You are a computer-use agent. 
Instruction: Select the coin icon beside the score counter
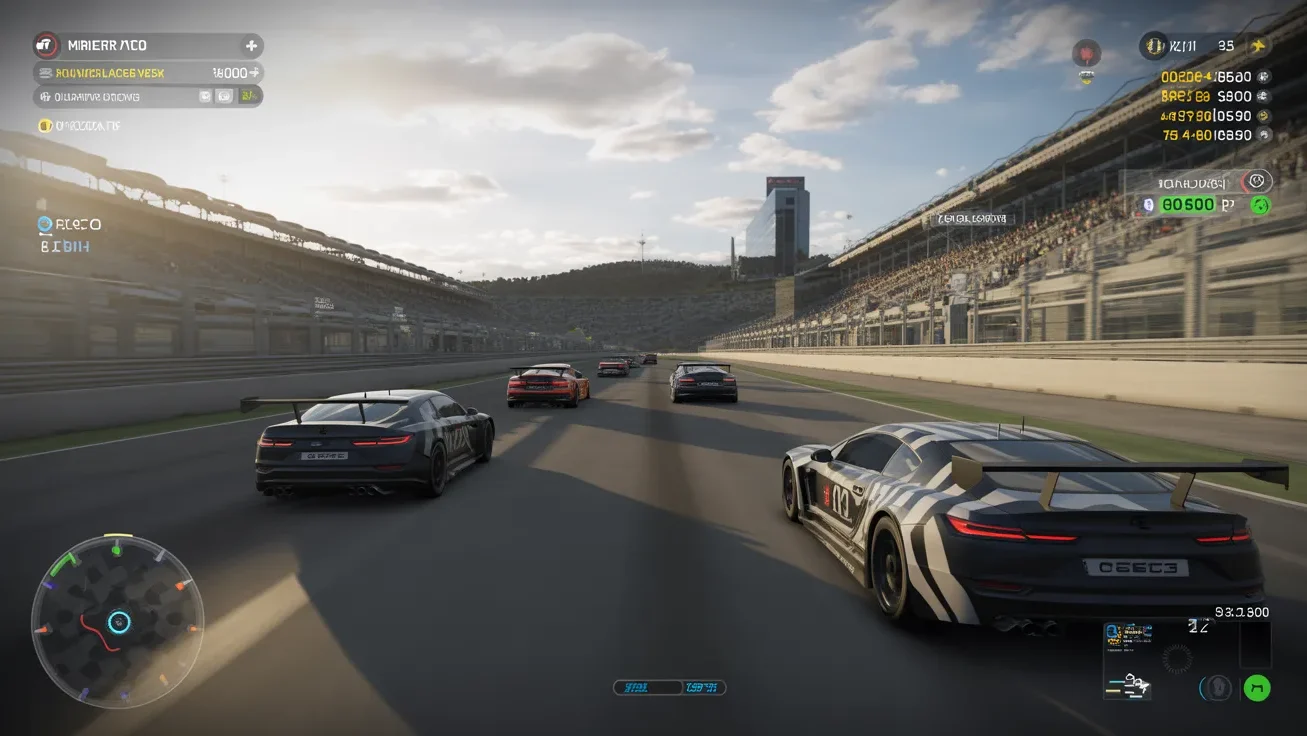coord(1153,45)
